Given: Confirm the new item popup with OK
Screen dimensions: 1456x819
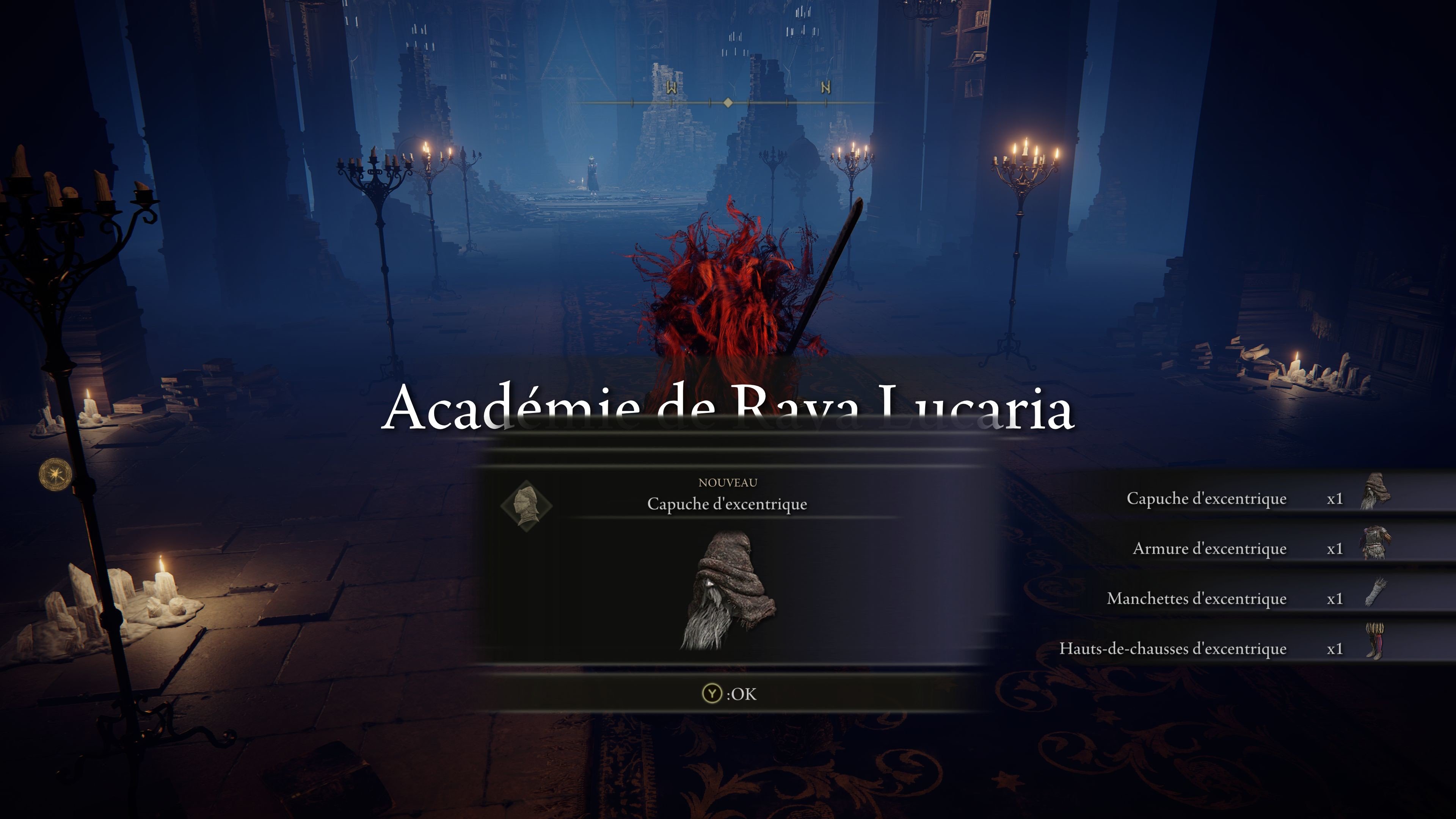Looking at the screenshot, I should point(728,693).
